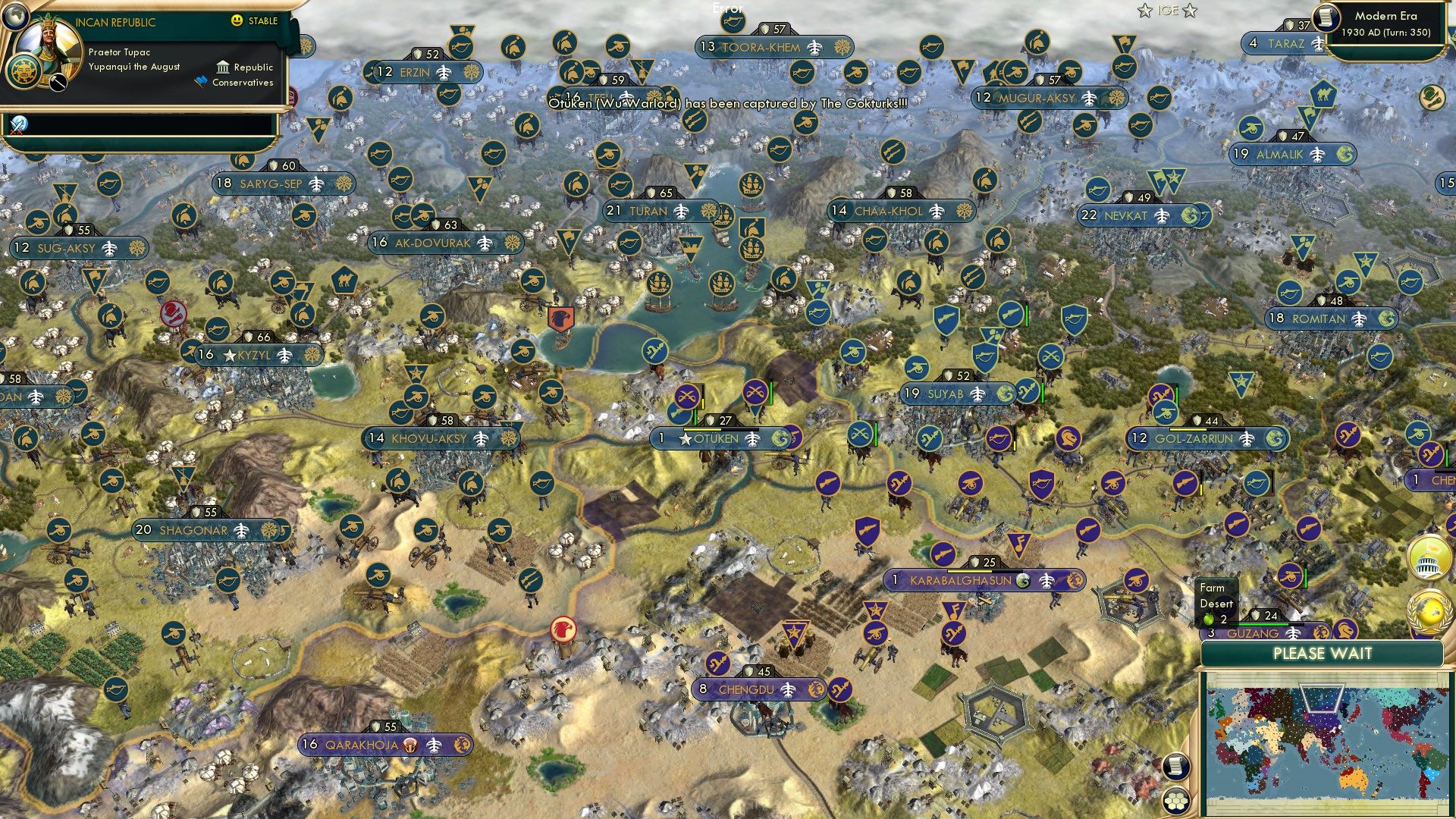Click the Conservatives blue flag icon

click(x=199, y=79)
